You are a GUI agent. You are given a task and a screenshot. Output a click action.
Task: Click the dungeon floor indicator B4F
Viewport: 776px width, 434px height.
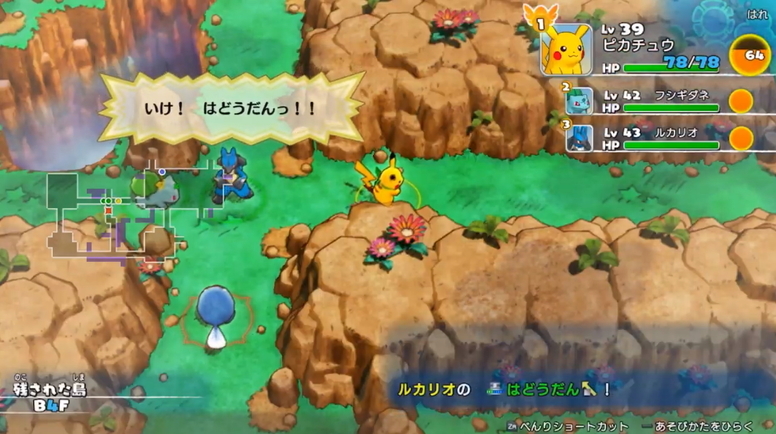pyautogui.click(x=50, y=405)
